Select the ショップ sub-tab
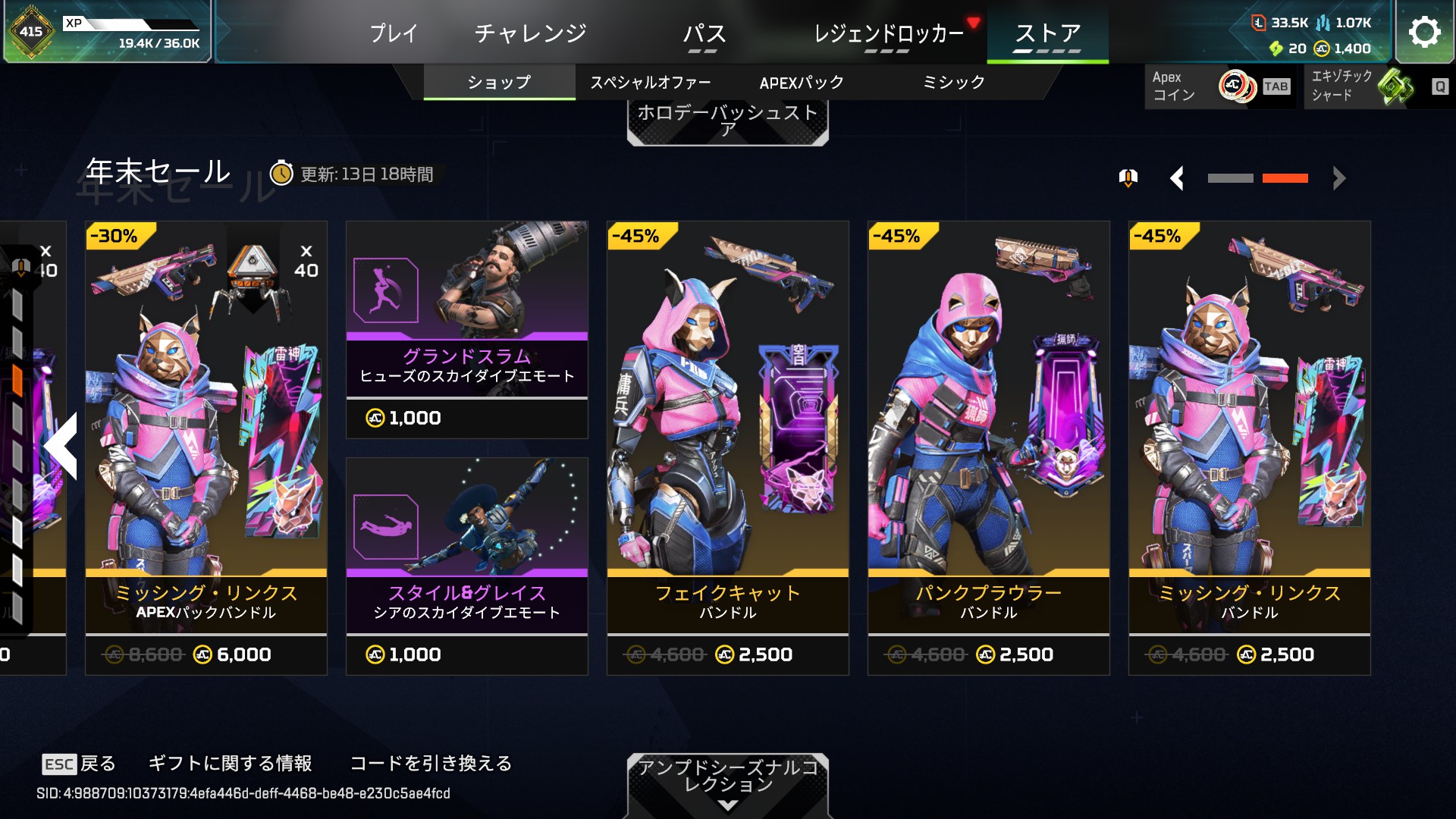Screen dimensions: 1456x819 pyautogui.click(x=499, y=82)
